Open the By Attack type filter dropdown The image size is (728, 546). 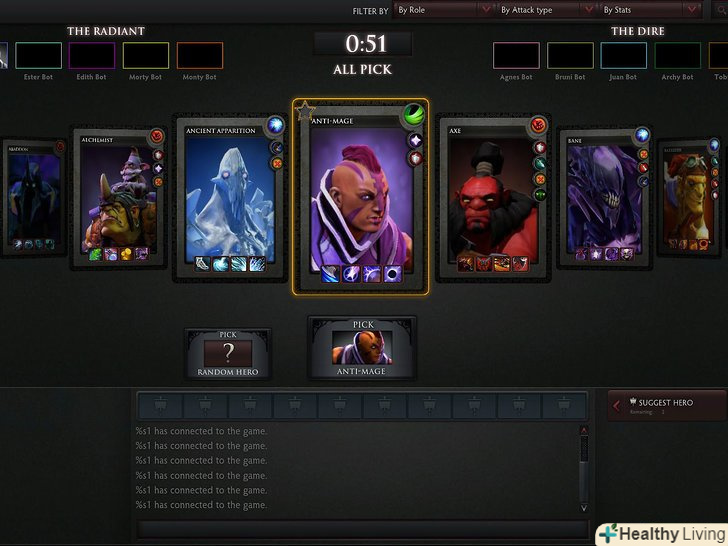(547, 10)
